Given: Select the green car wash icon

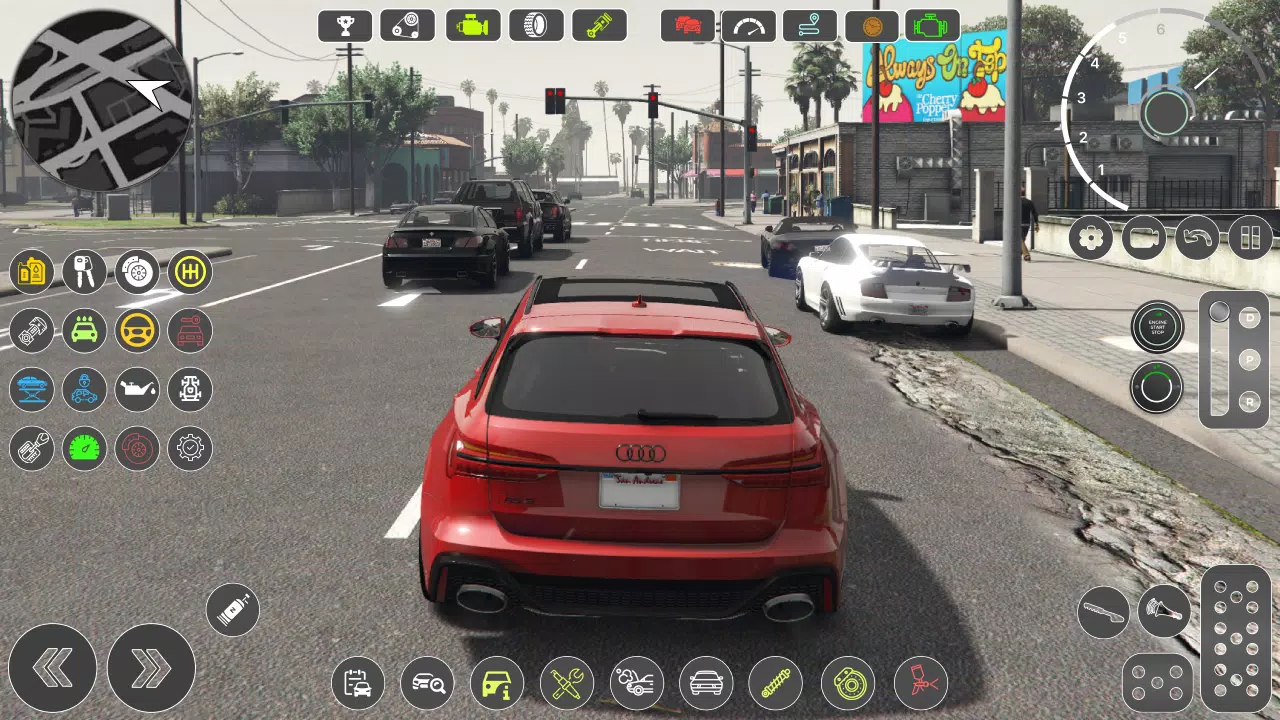Looking at the screenshot, I should coord(84,331).
